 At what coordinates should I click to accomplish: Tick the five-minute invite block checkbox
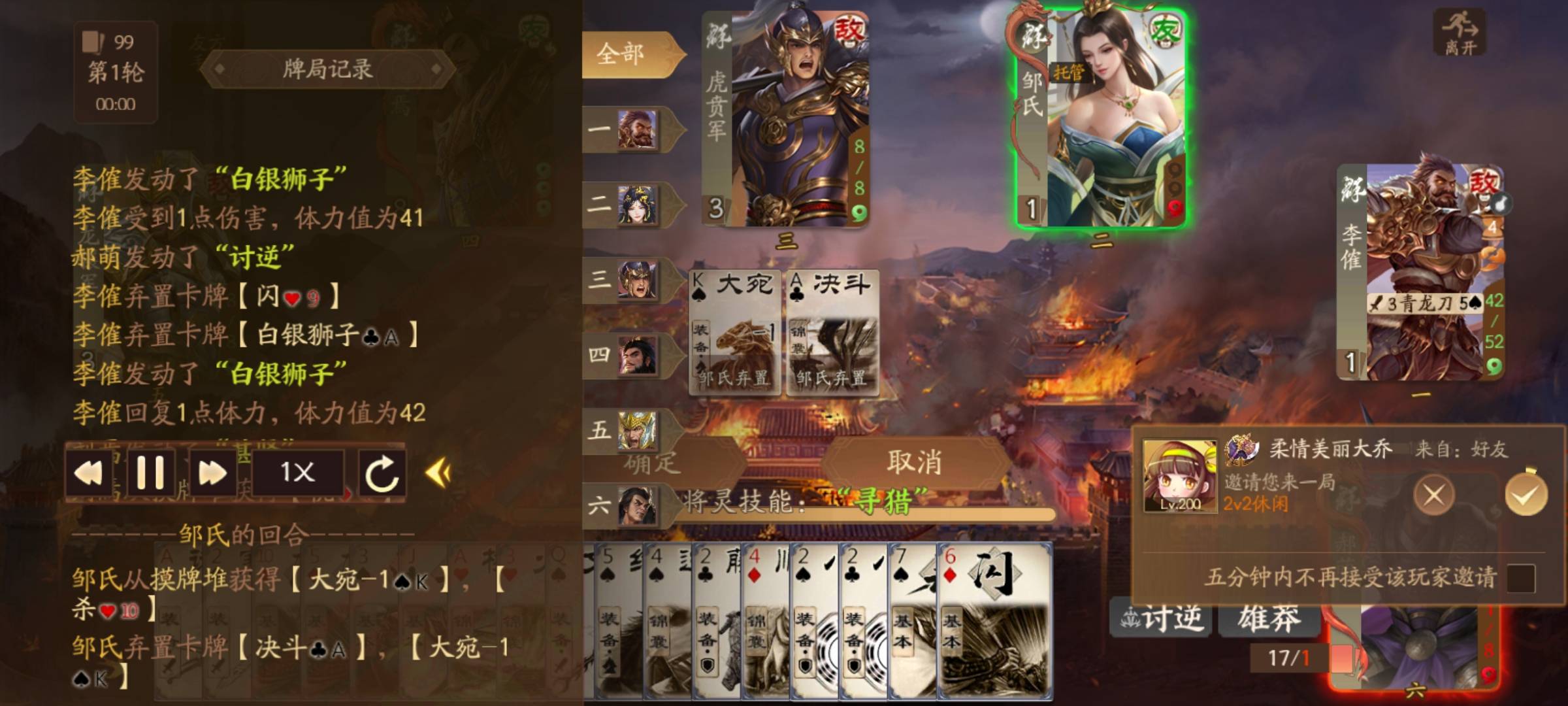[1520, 578]
